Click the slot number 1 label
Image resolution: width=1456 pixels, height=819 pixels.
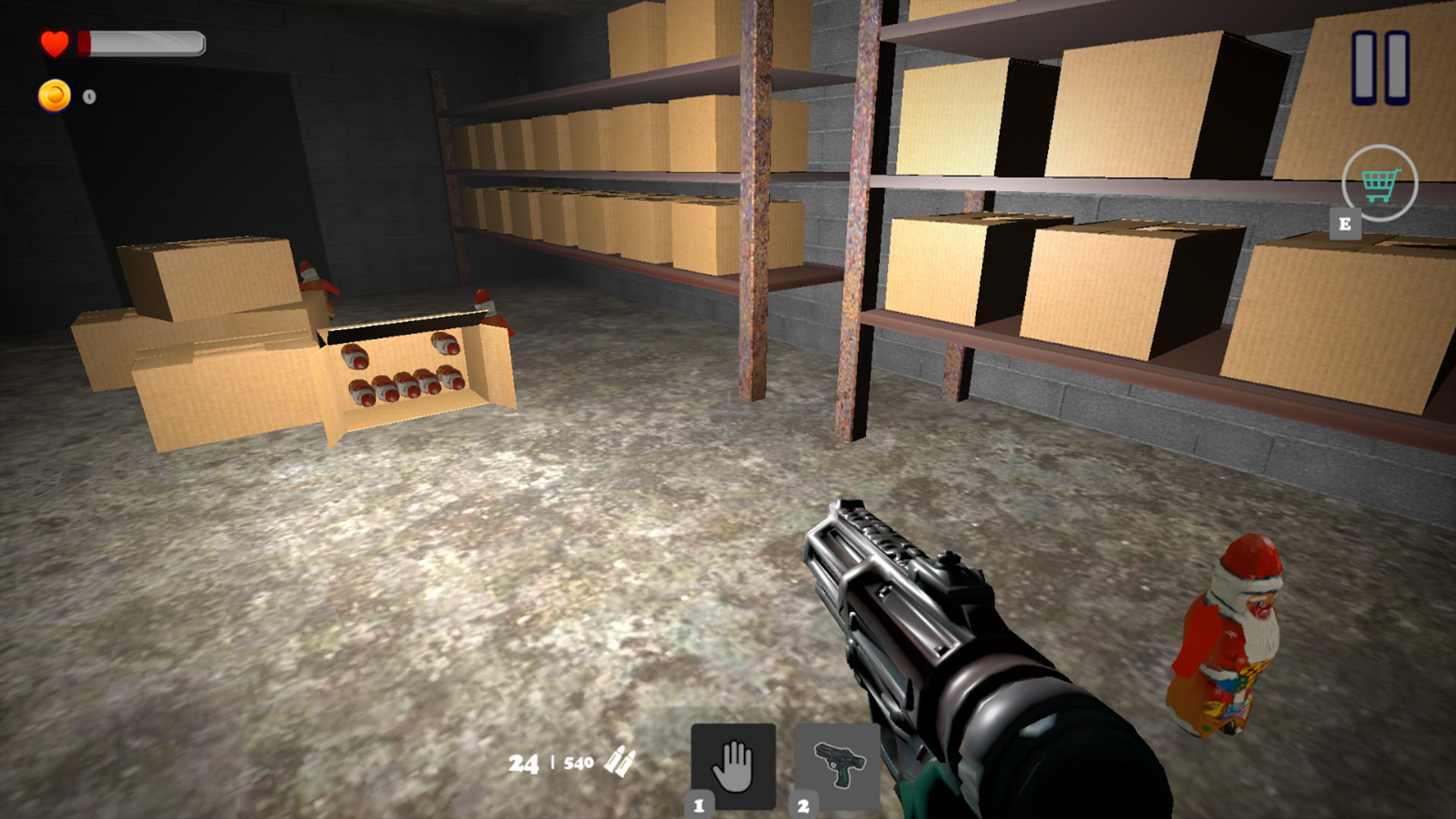pyautogui.click(x=699, y=806)
